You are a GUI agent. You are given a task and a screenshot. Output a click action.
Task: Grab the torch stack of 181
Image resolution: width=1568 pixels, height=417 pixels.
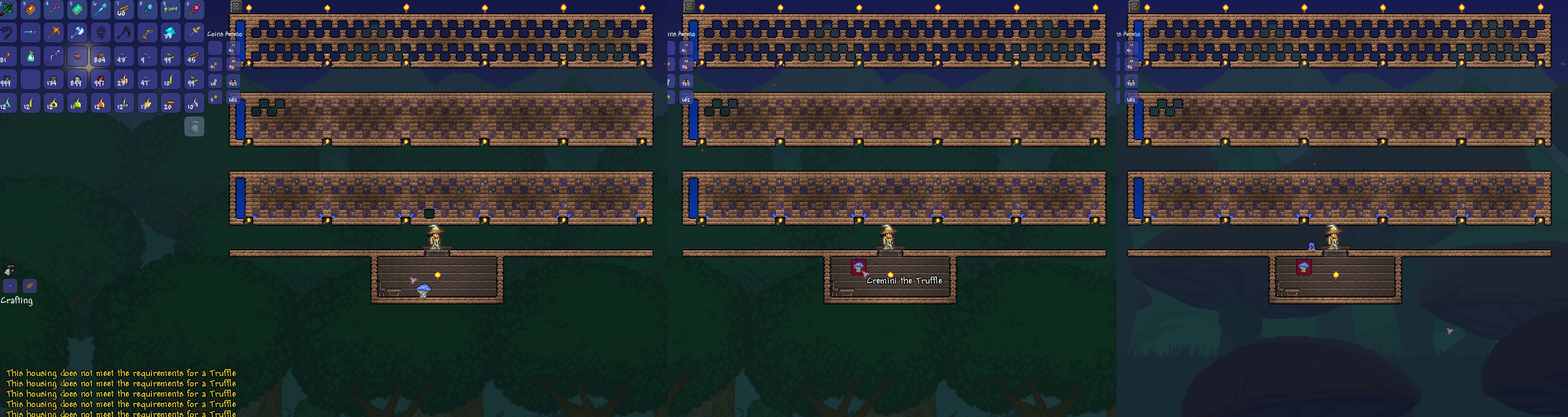tap(7, 57)
